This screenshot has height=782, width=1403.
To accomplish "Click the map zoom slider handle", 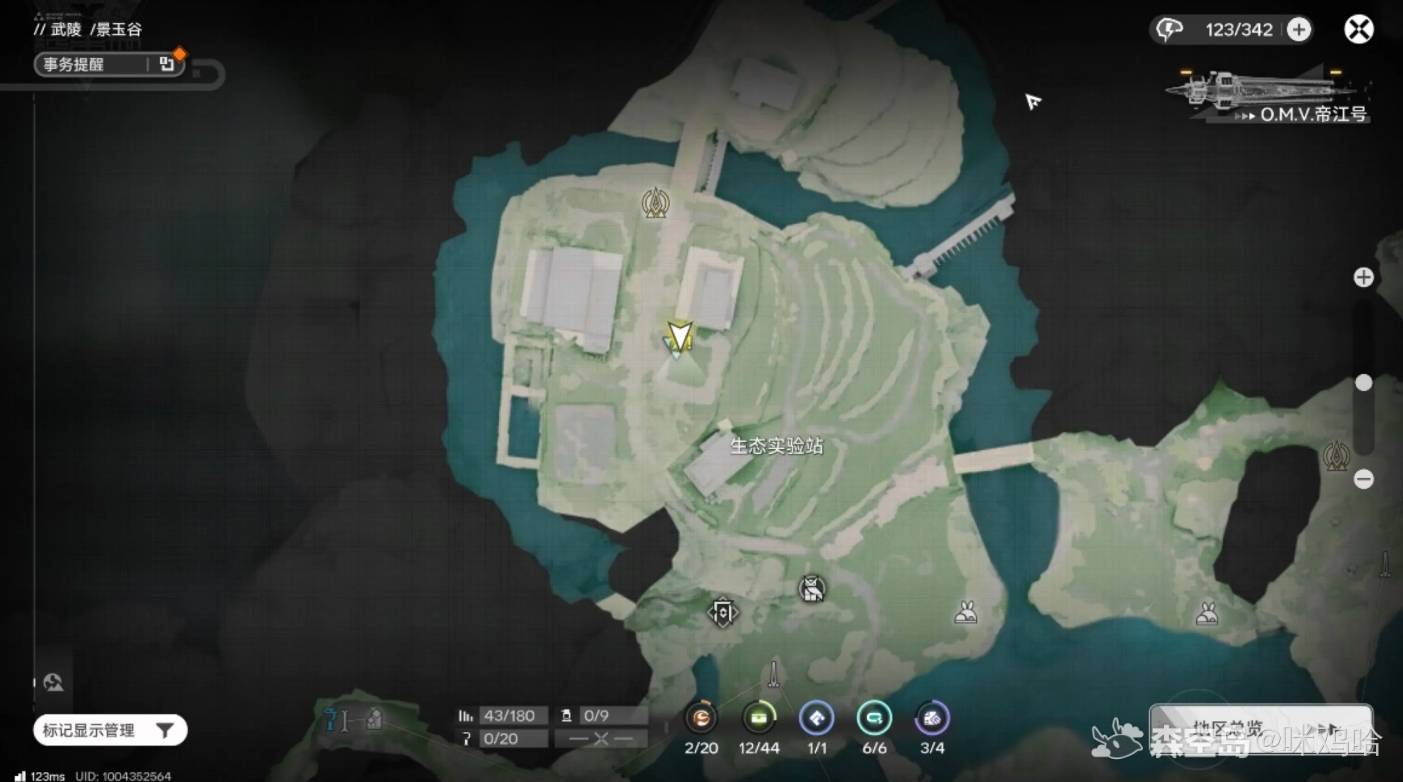I will point(1363,383).
